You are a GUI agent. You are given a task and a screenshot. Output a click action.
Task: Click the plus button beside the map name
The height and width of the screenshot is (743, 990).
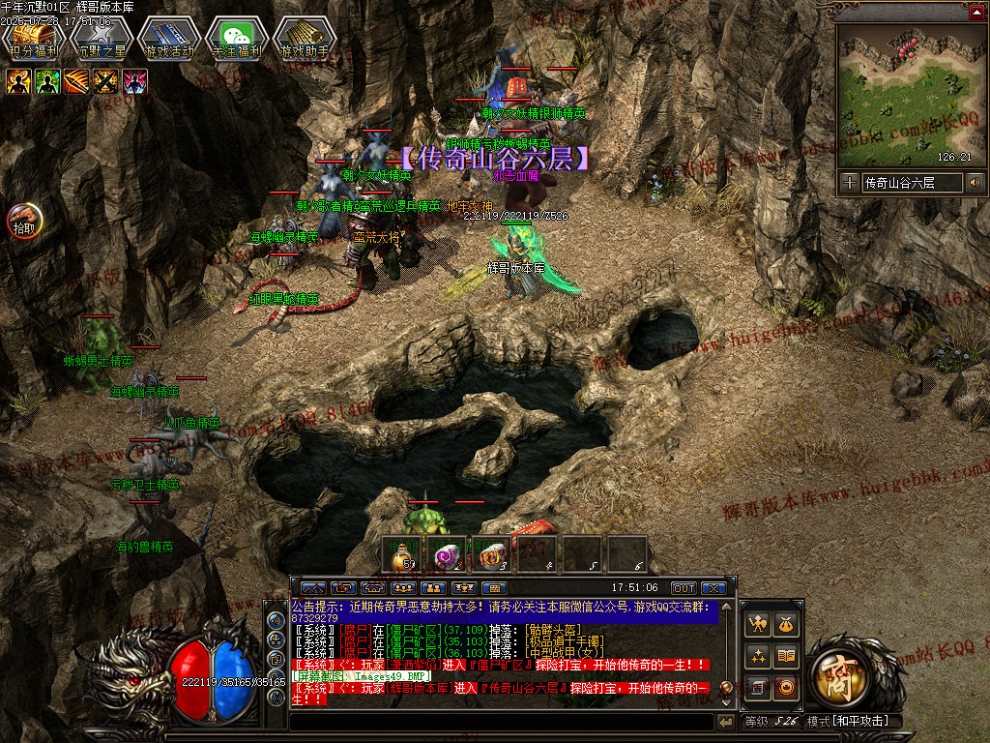click(x=849, y=182)
